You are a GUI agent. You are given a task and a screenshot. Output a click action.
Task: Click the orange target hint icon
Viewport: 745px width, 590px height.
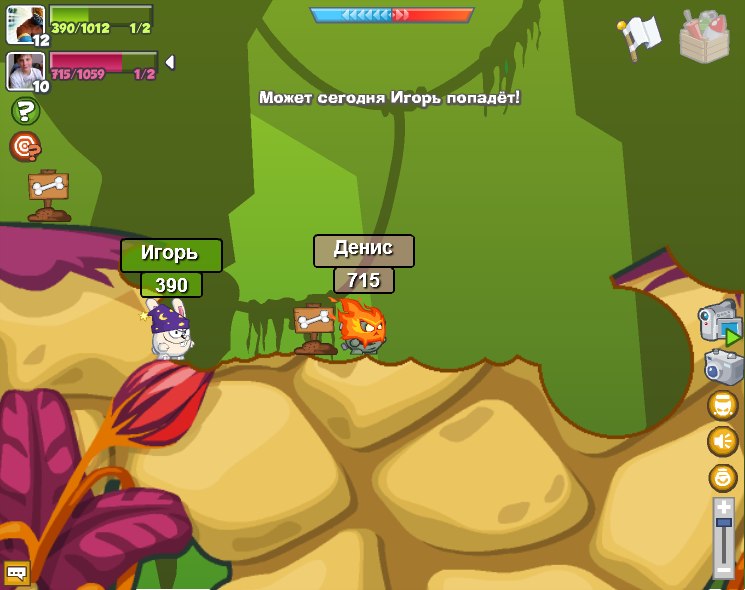pyautogui.click(x=25, y=147)
